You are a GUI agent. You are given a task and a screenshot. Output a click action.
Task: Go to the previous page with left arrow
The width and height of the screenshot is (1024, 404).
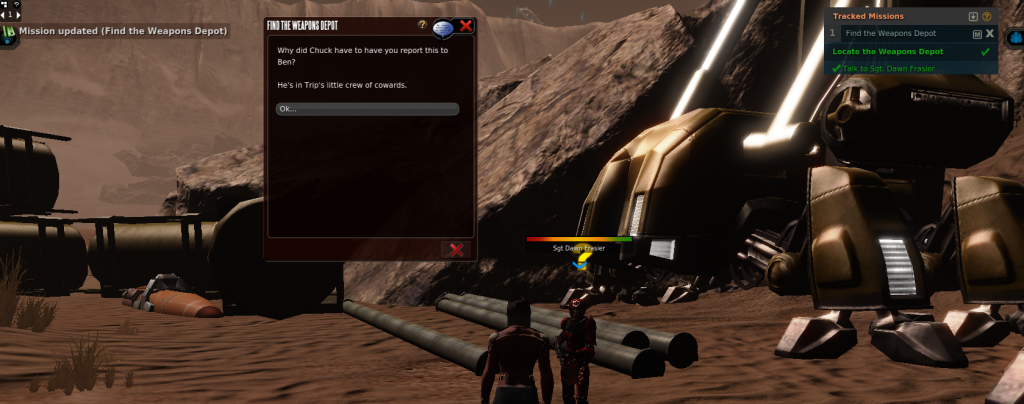tap(3, 16)
